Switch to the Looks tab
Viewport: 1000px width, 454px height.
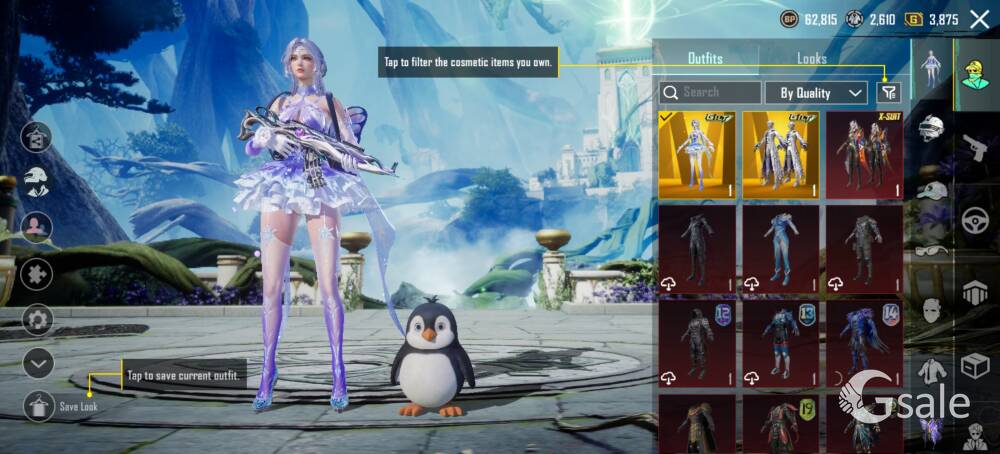811,58
